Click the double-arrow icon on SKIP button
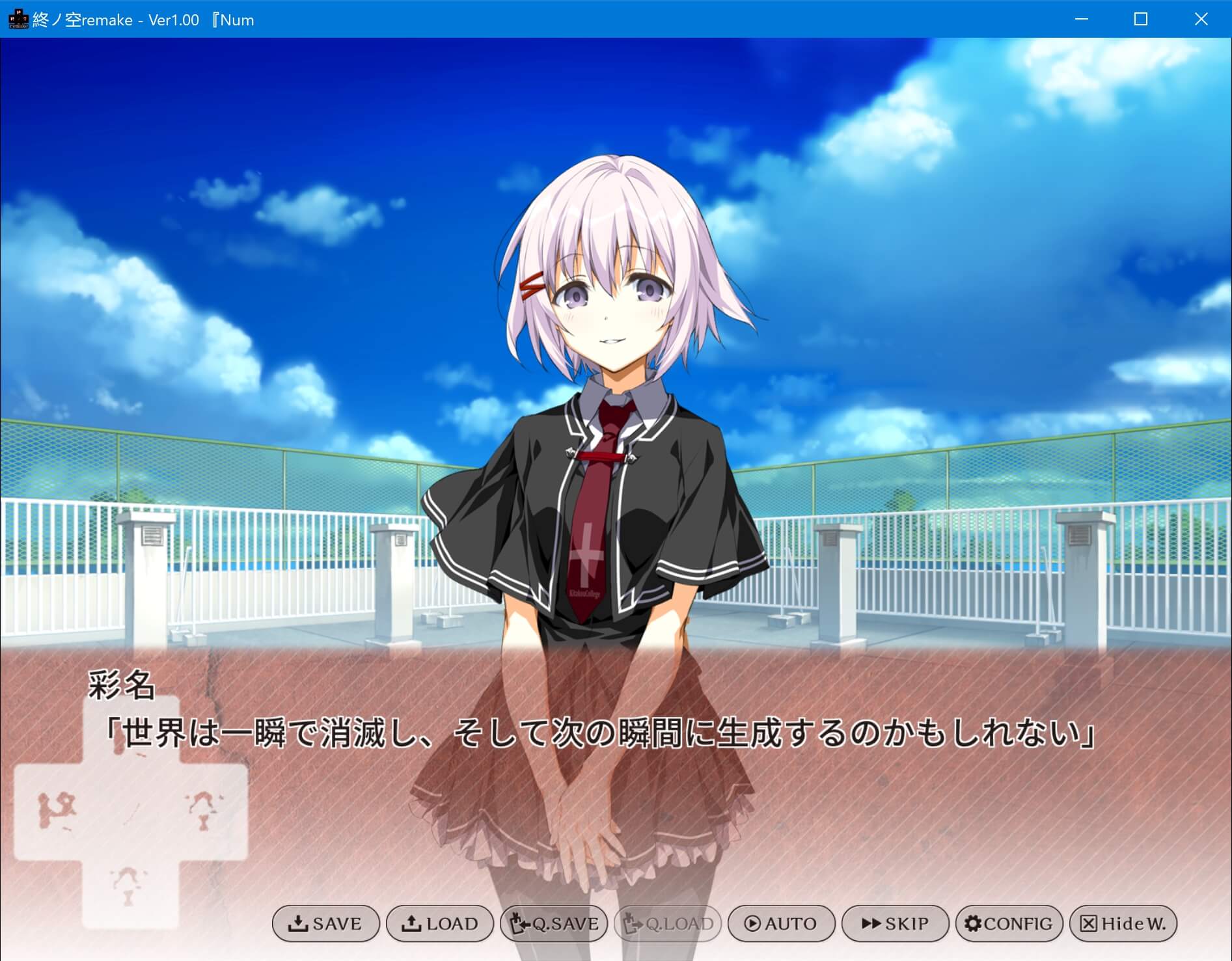Screen dimensions: 1232x961 871,924
